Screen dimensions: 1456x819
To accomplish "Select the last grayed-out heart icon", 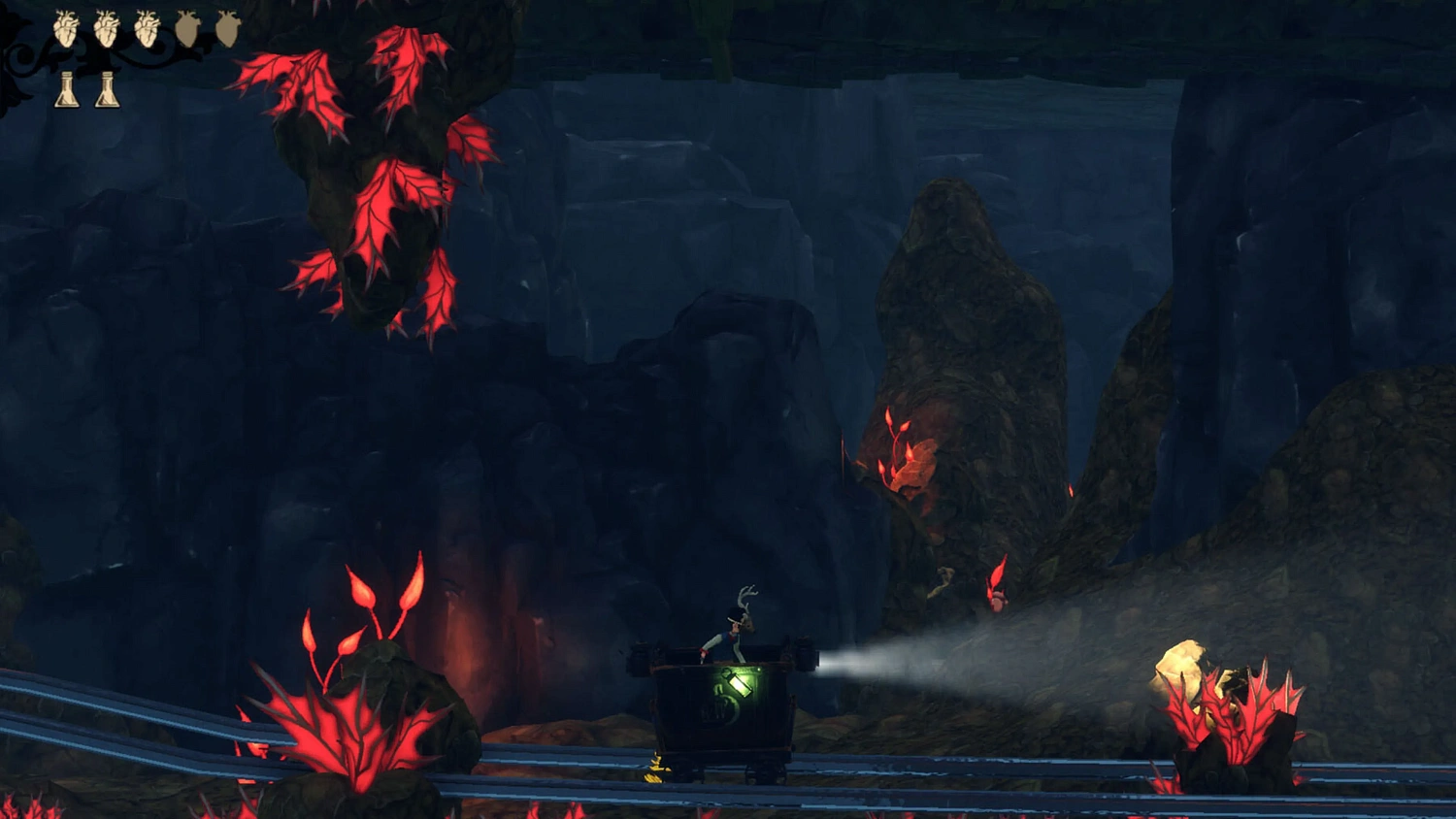I will pos(226,28).
